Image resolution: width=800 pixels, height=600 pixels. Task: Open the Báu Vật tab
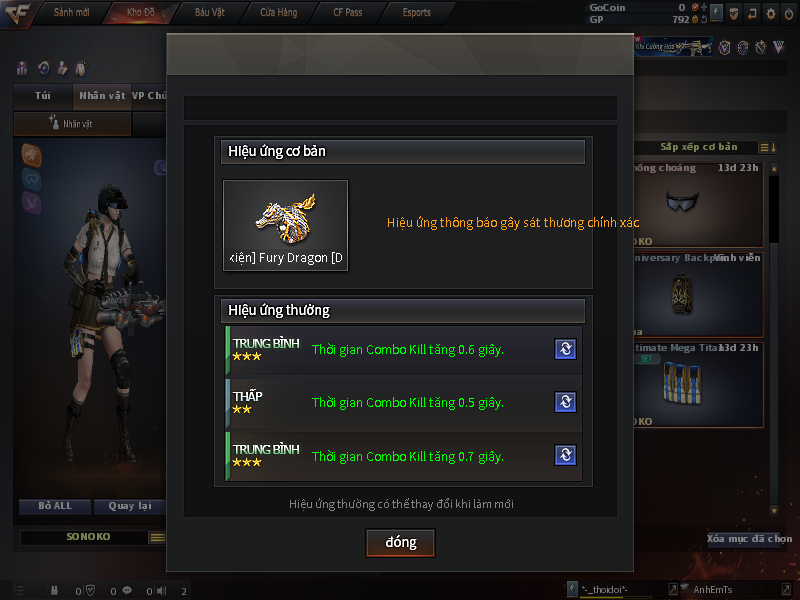coord(208,12)
